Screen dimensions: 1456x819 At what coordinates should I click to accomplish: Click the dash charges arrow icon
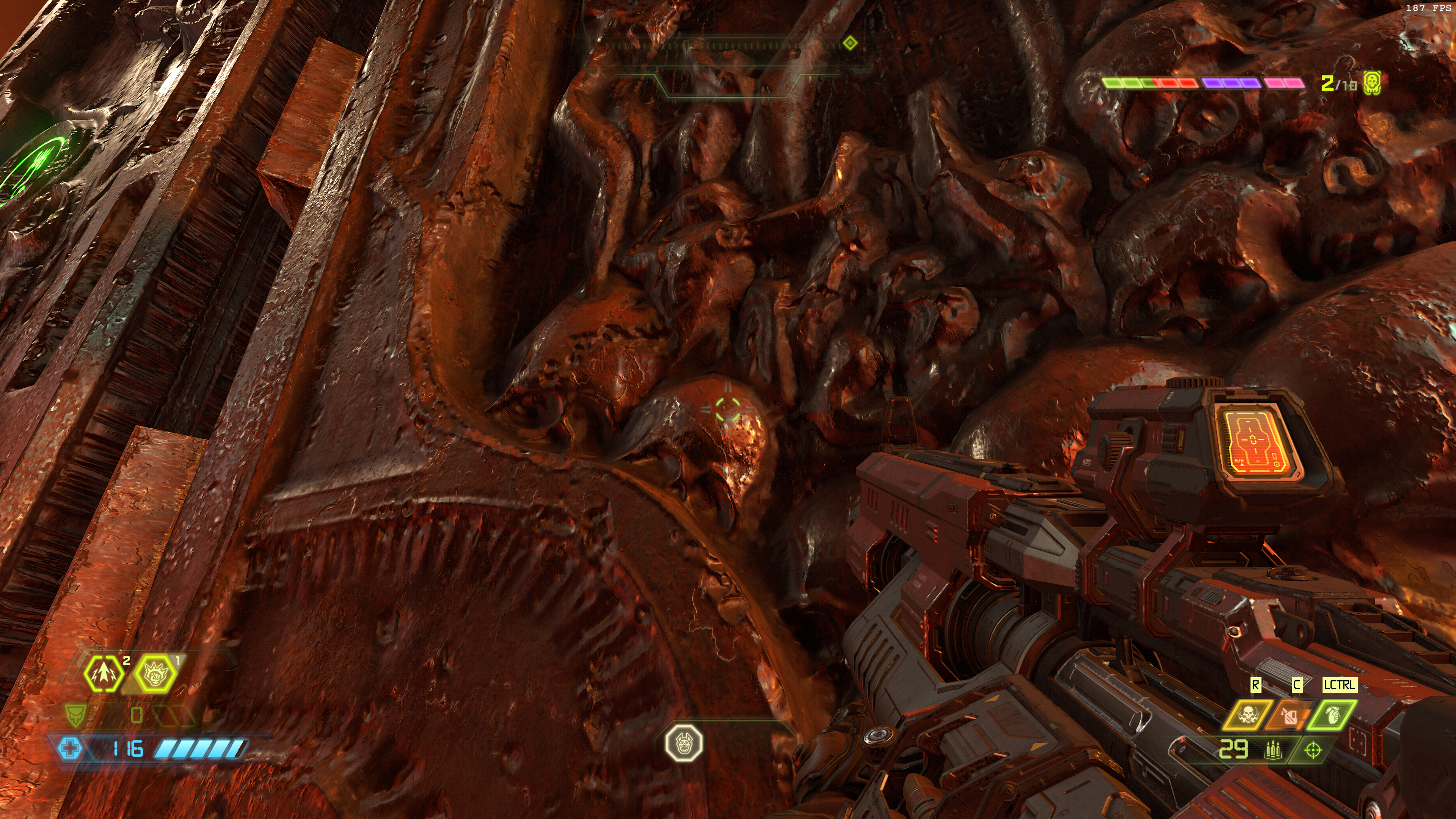104,673
